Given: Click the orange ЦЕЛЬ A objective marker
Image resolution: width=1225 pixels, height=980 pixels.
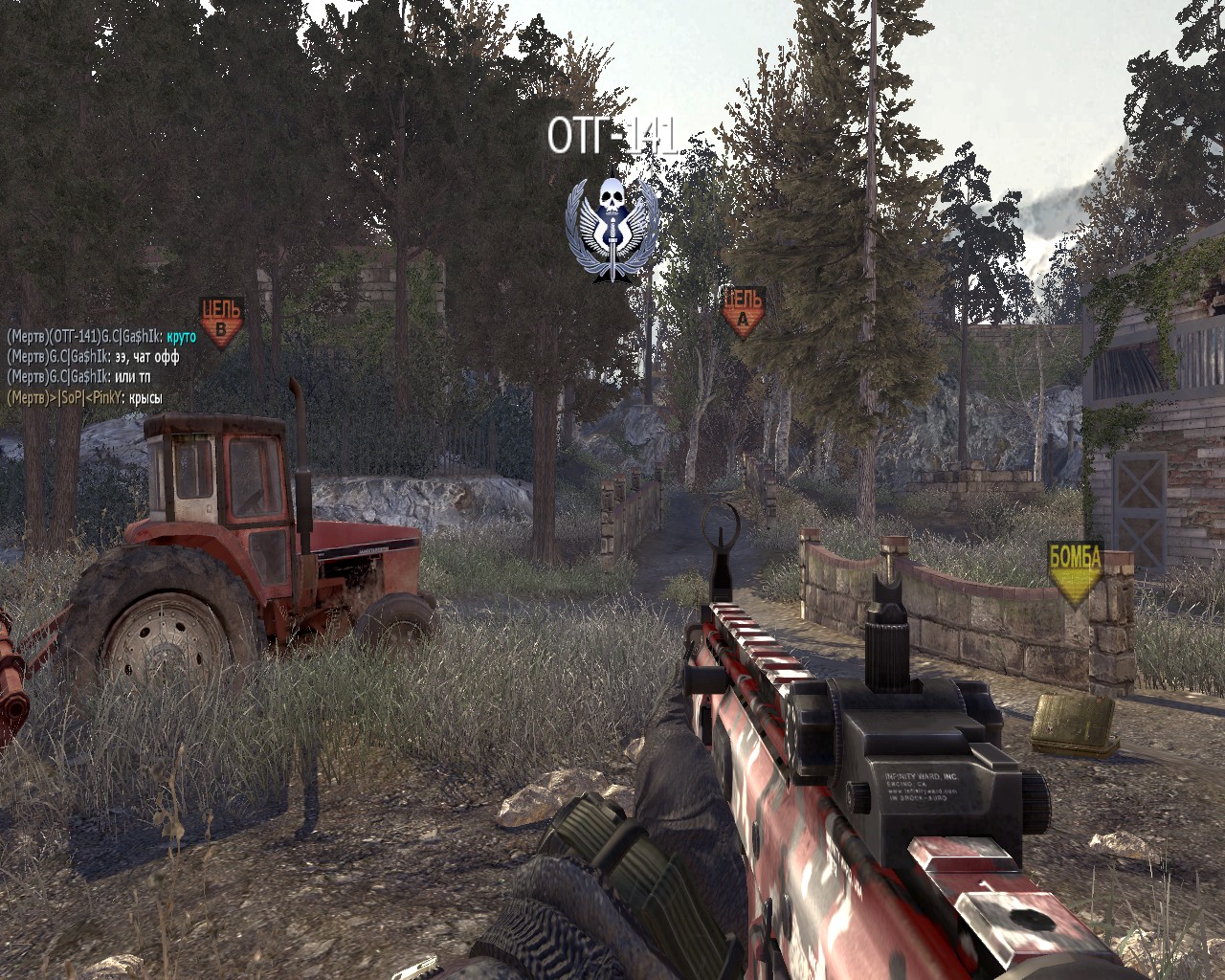Looking at the screenshot, I should click(x=744, y=311).
